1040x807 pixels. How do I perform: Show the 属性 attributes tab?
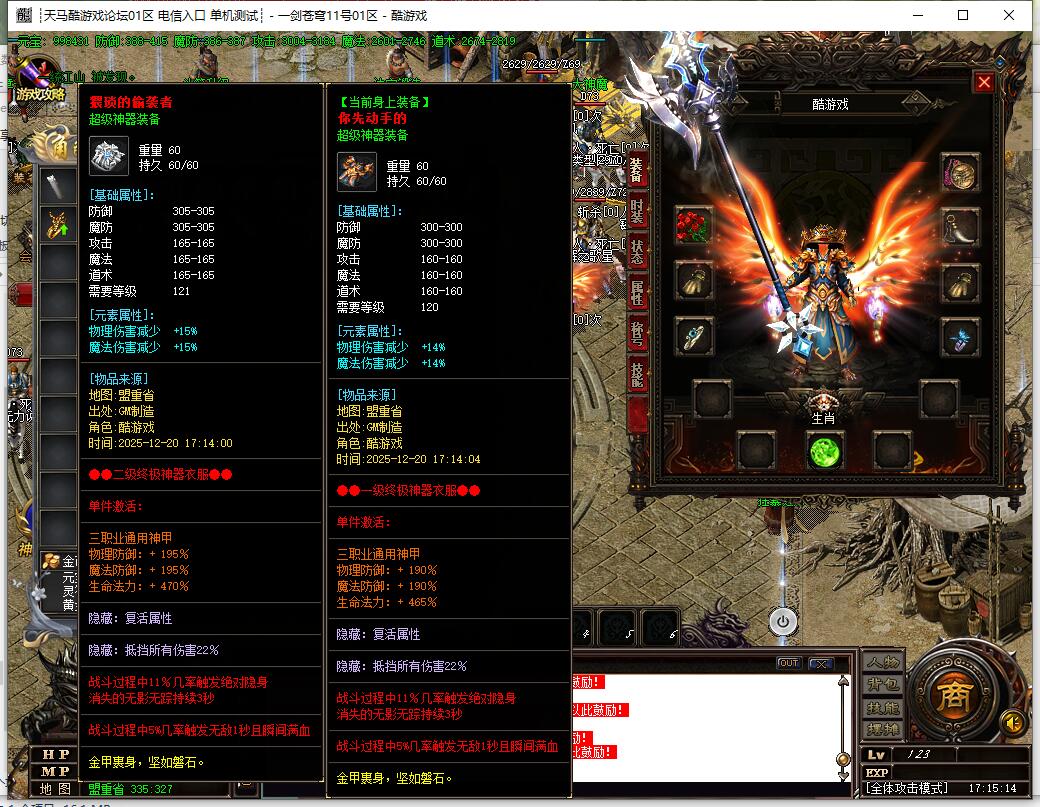click(637, 293)
